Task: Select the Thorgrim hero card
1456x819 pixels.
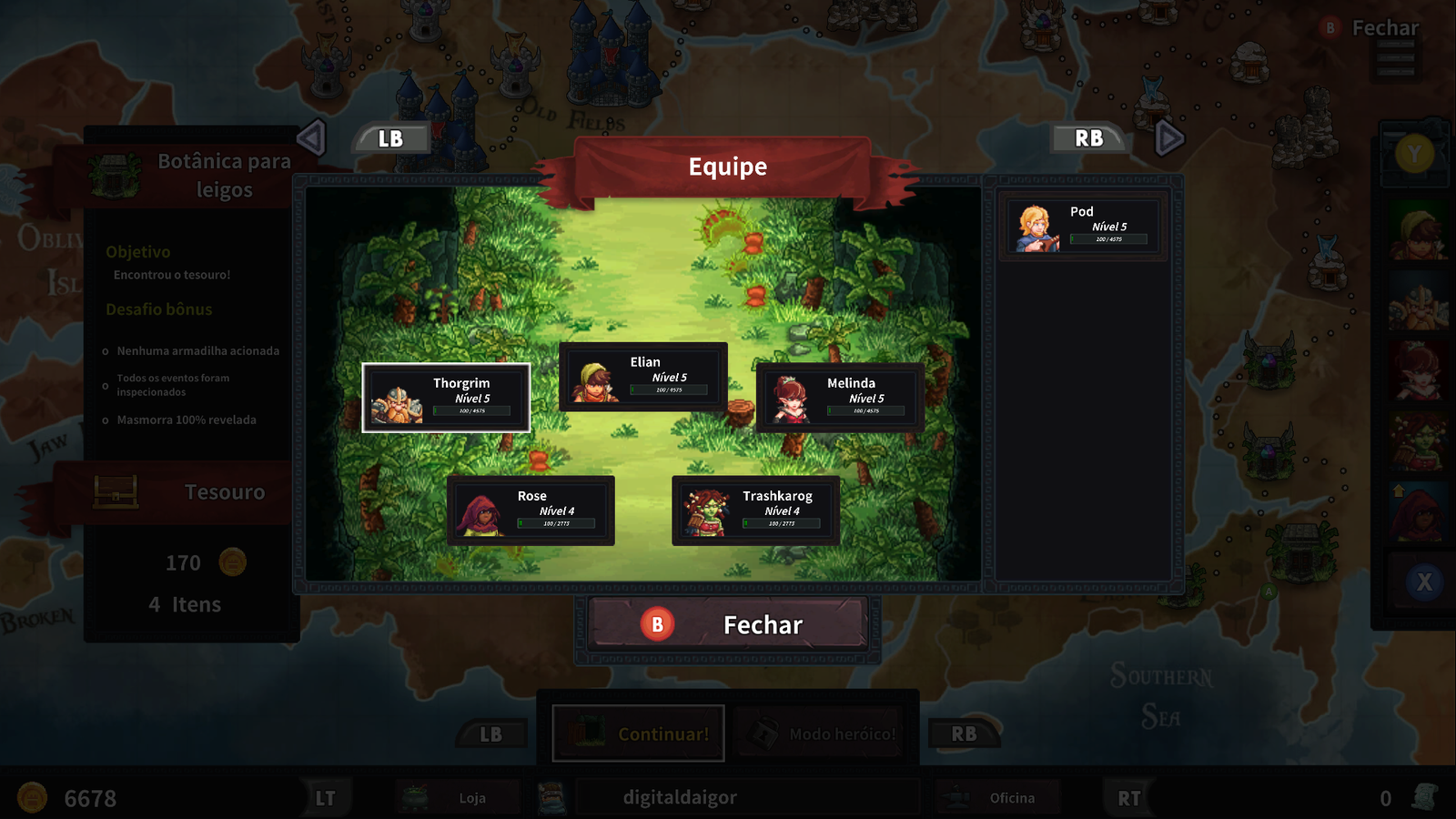Action: point(446,398)
